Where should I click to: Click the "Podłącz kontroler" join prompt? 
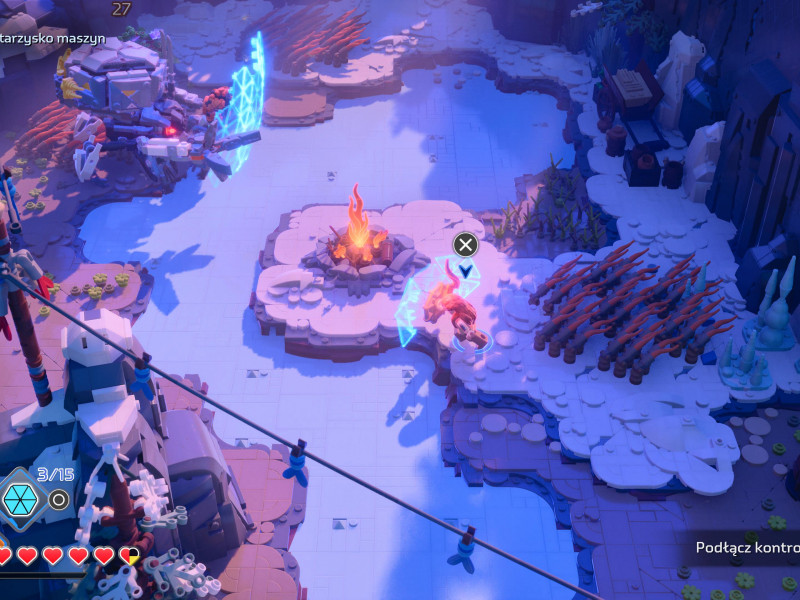coord(748,548)
